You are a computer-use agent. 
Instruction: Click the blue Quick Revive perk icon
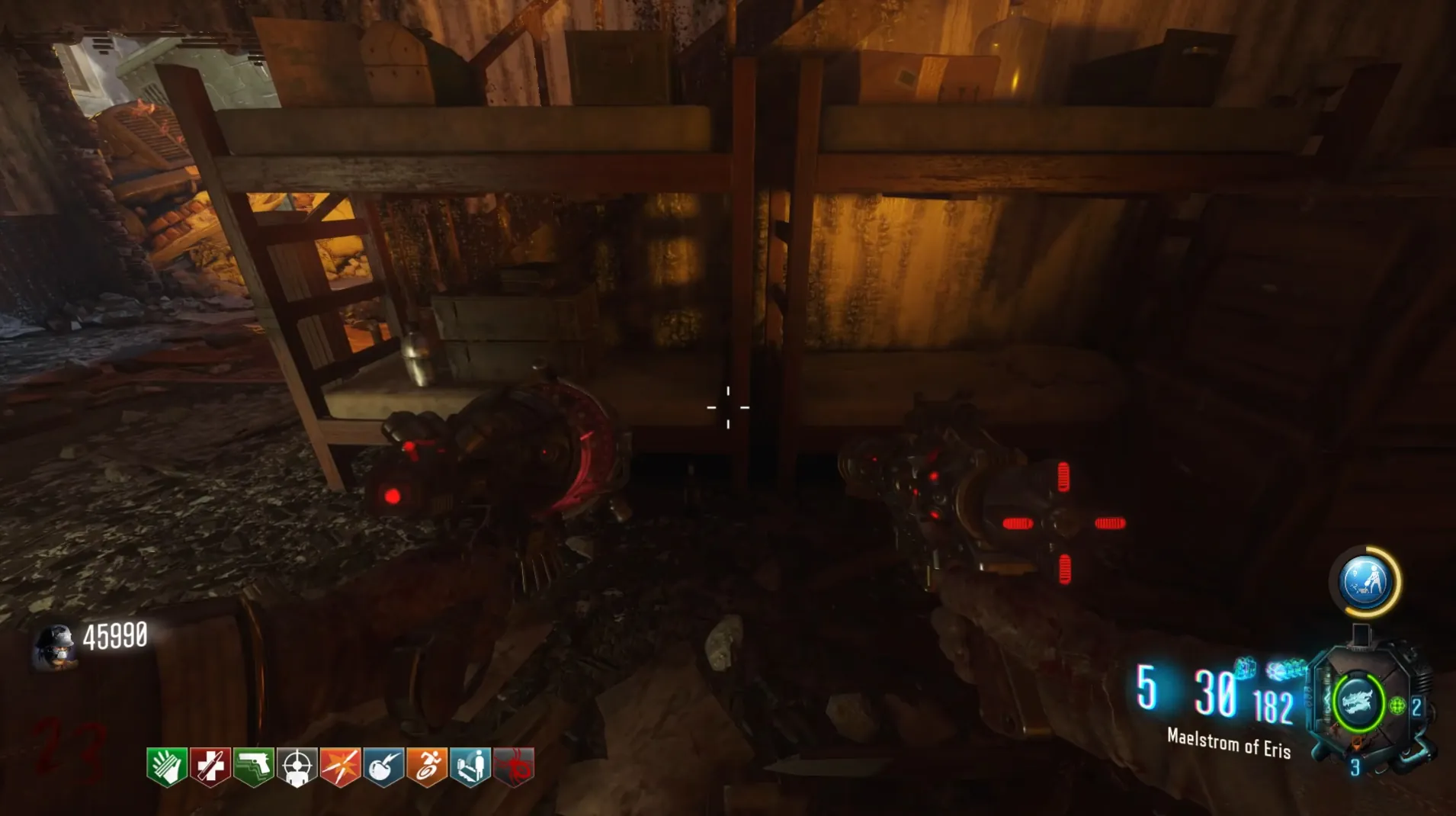(x=470, y=766)
